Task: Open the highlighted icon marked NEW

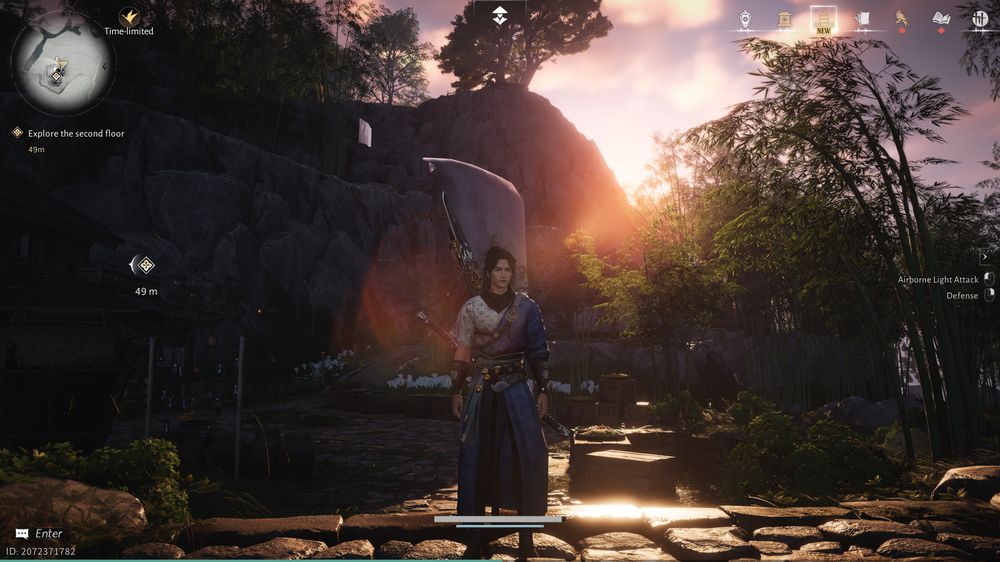Action: [823, 19]
